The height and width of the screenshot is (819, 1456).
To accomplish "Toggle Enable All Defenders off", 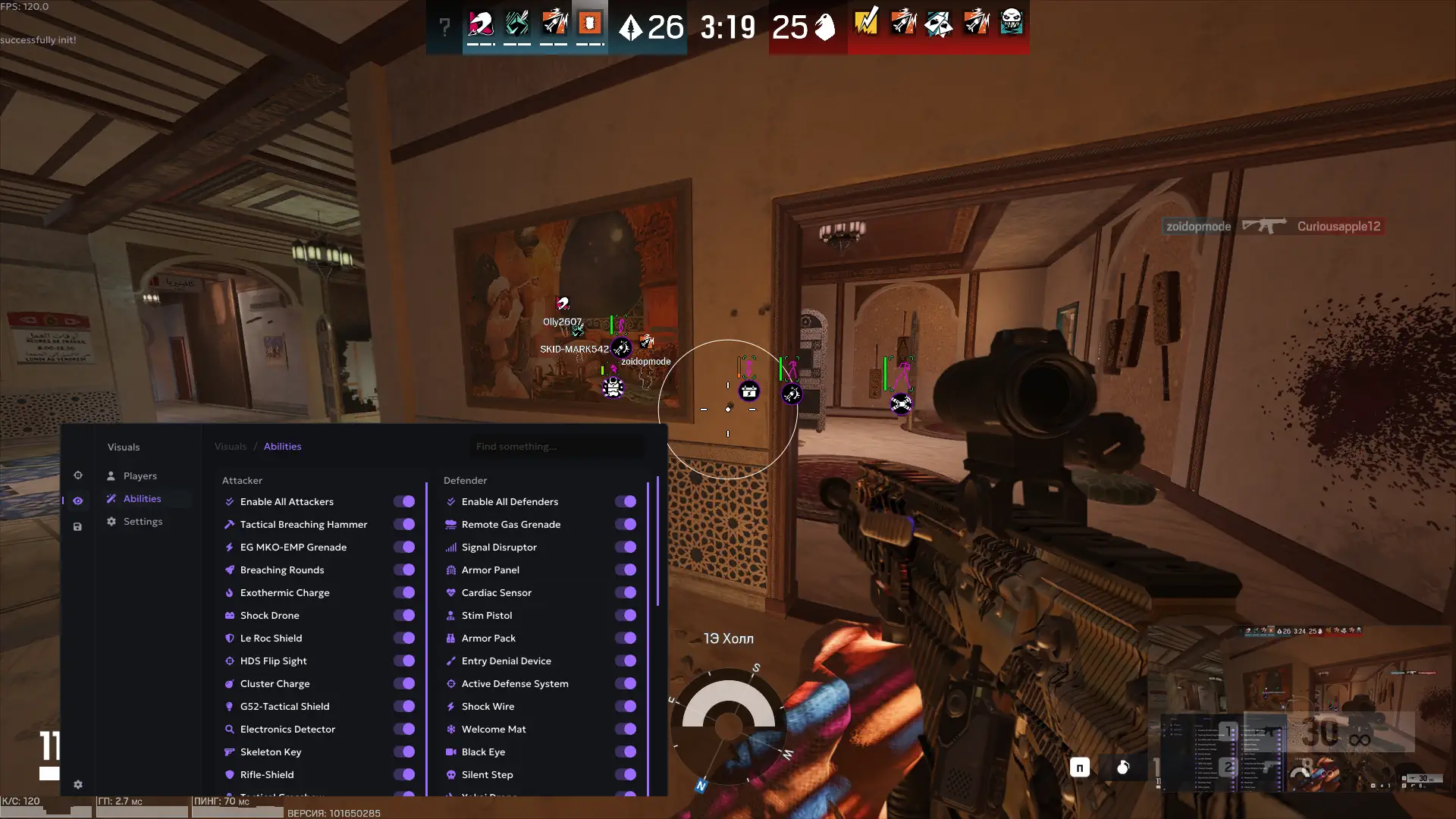I will 625,501.
